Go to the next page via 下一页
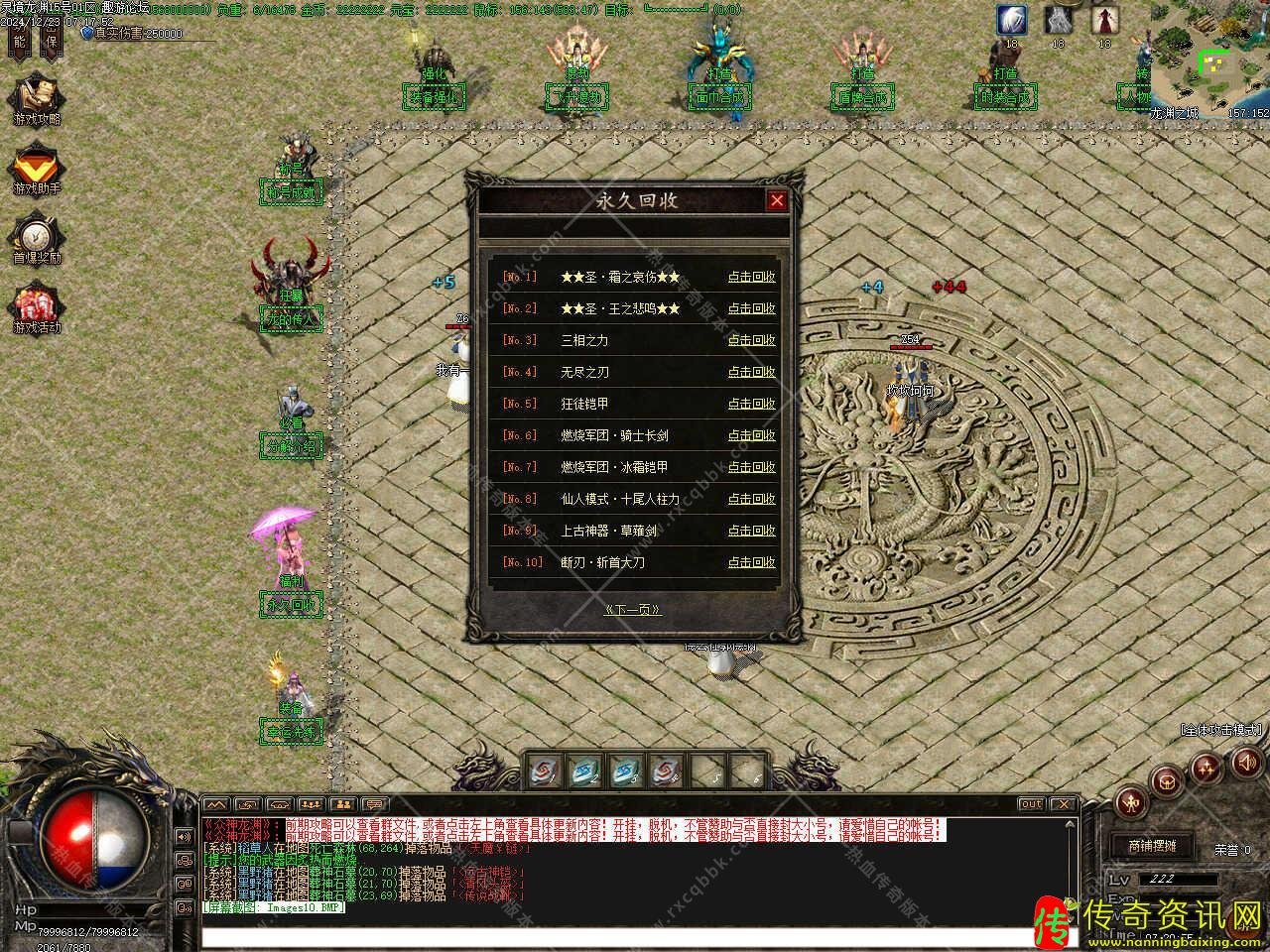Screen dimensions: 1270x952 [x=633, y=610]
